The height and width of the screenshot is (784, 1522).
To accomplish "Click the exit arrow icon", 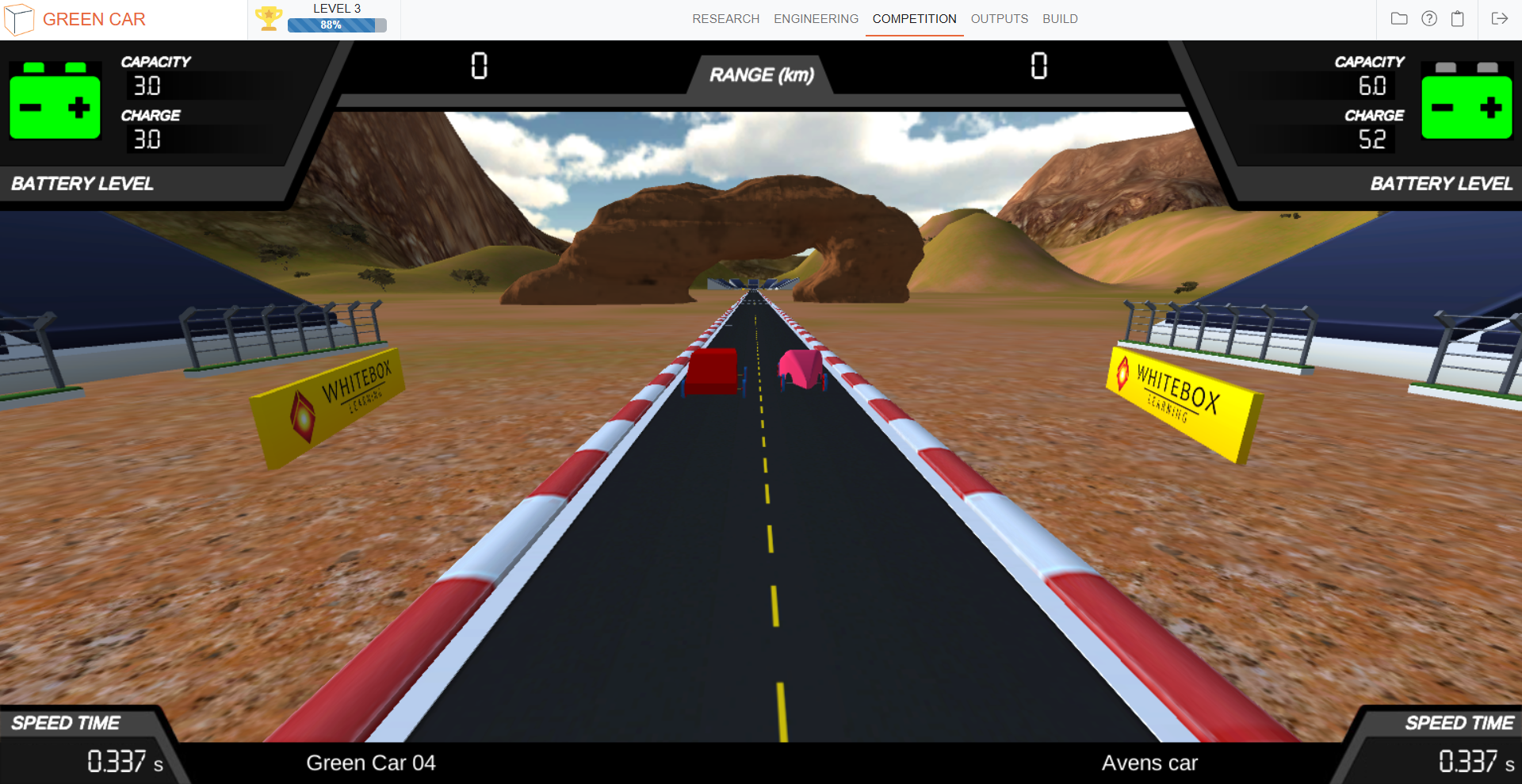I will [x=1499, y=18].
